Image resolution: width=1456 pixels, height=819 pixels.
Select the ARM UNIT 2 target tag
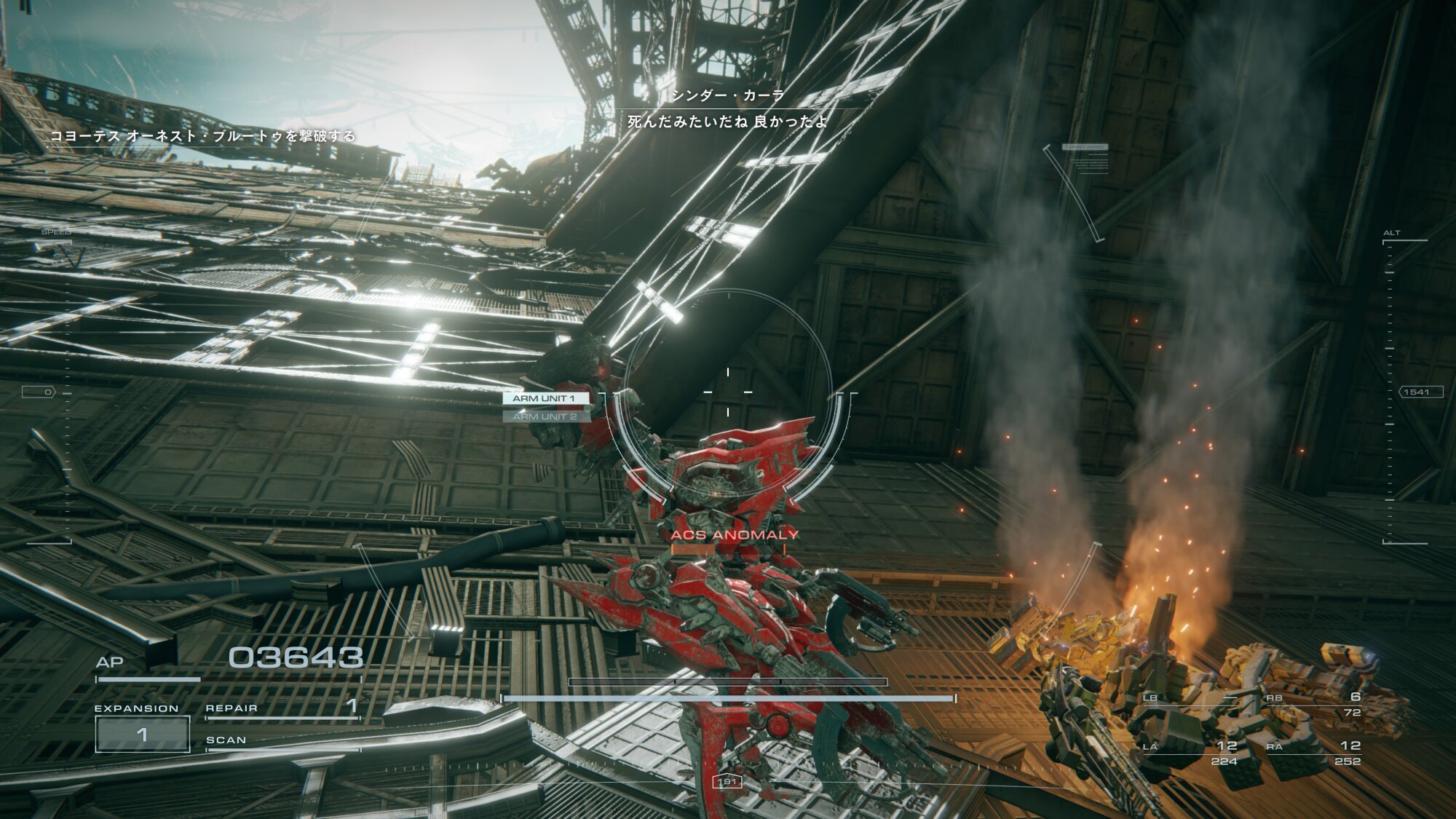tap(545, 416)
